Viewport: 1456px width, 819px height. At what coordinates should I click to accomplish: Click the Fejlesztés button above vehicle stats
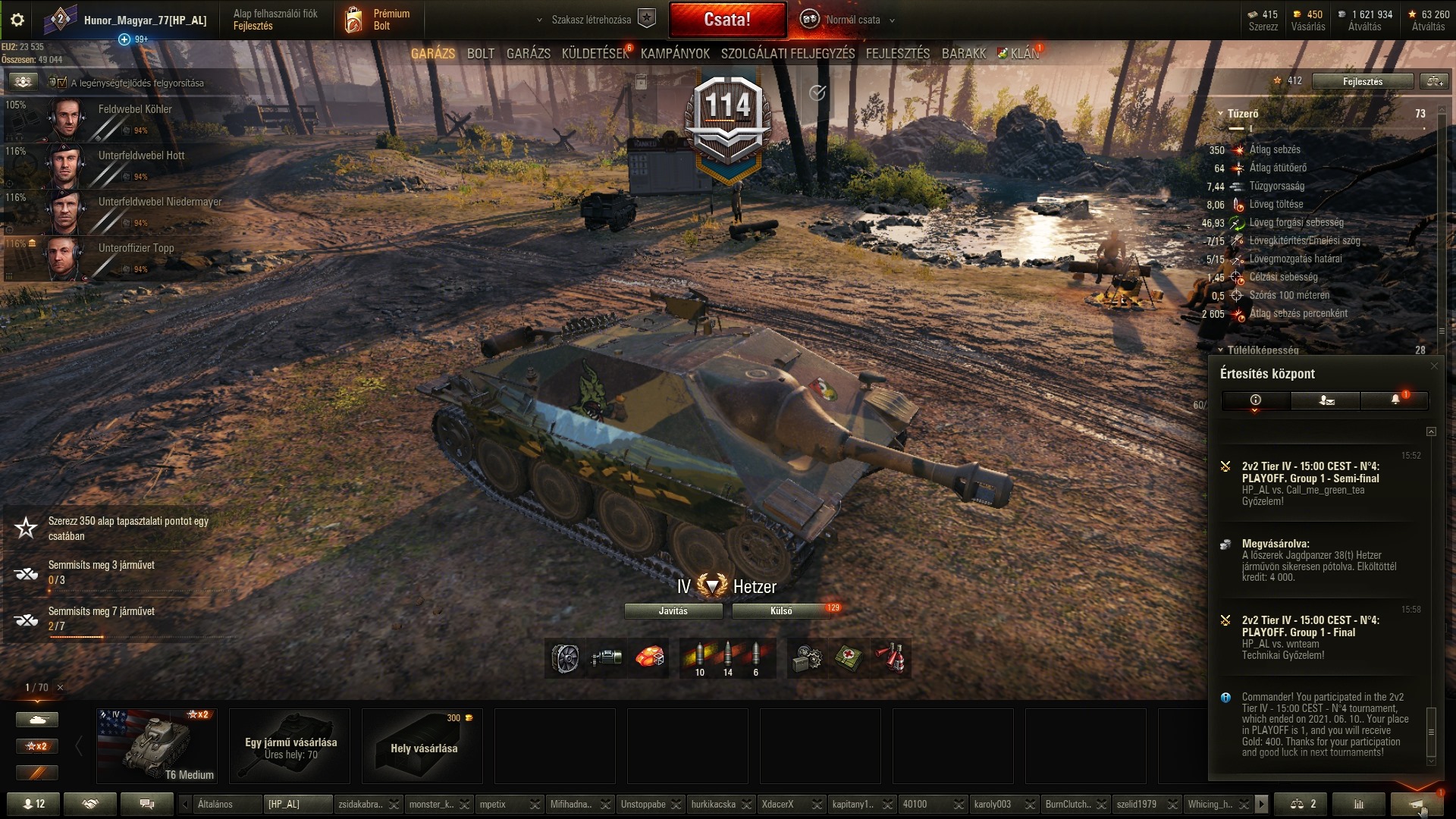coord(1362,81)
